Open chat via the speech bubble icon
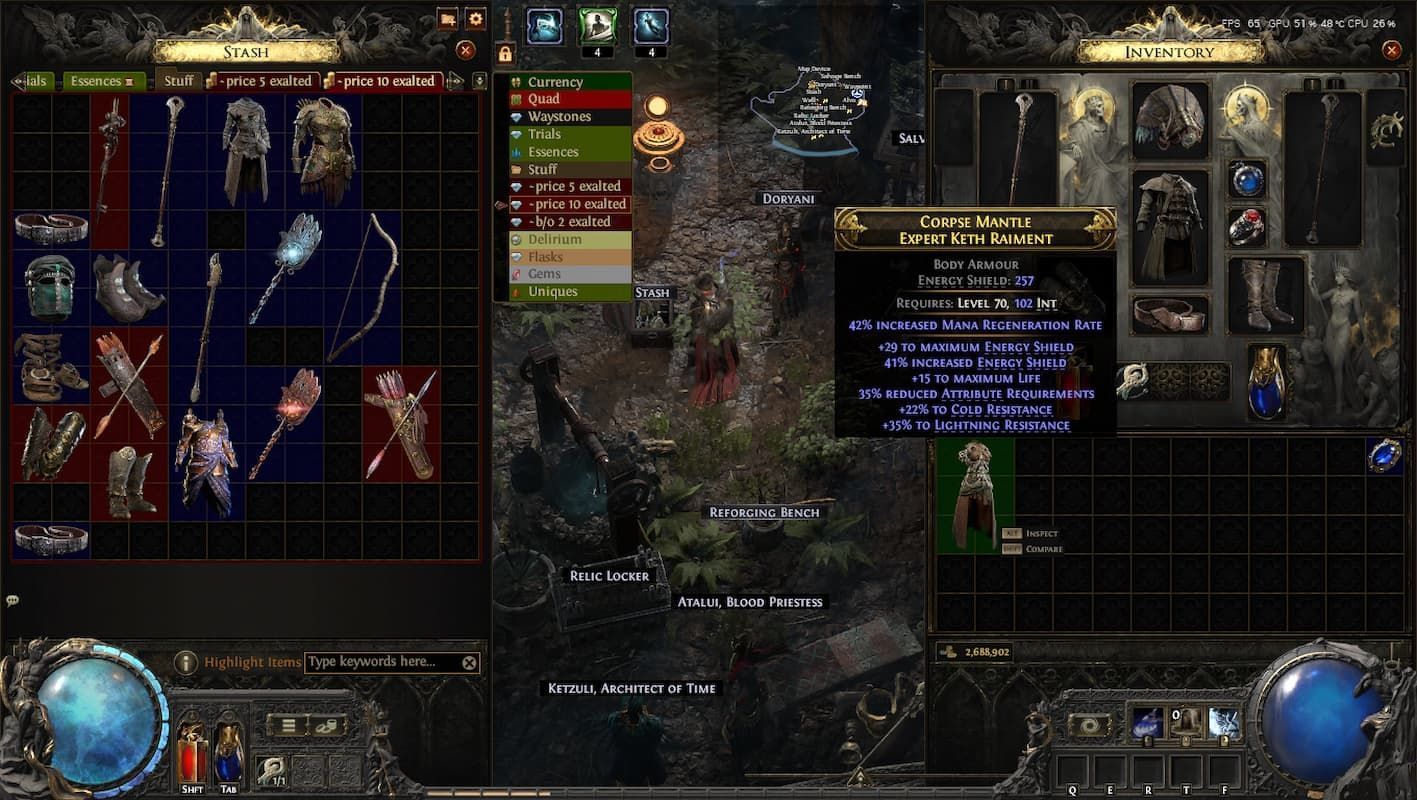This screenshot has width=1417, height=800. point(13,601)
